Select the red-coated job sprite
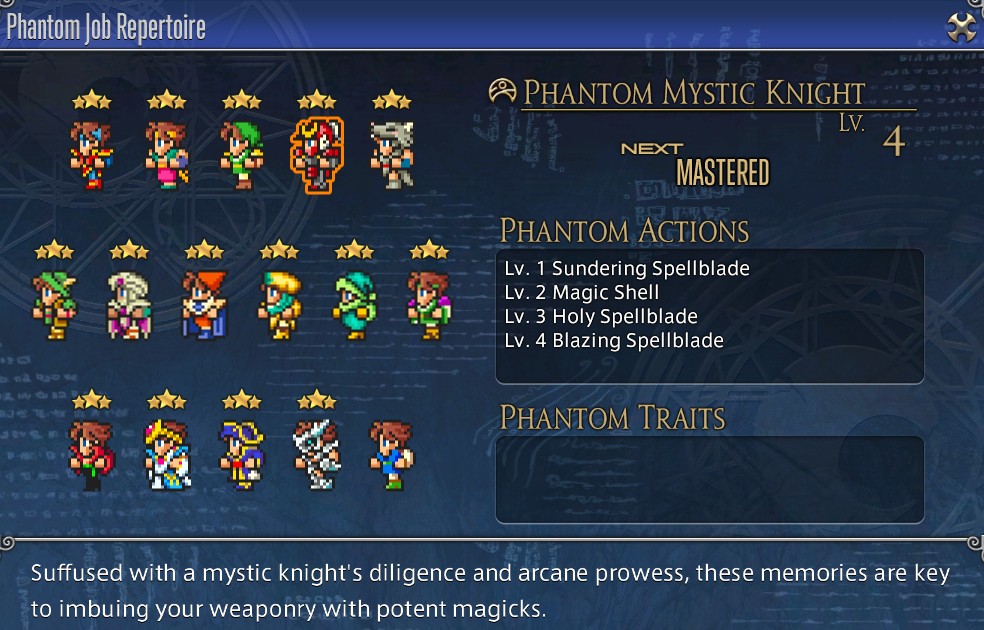This screenshot has width=984, height=630. (x=91, y=455)
